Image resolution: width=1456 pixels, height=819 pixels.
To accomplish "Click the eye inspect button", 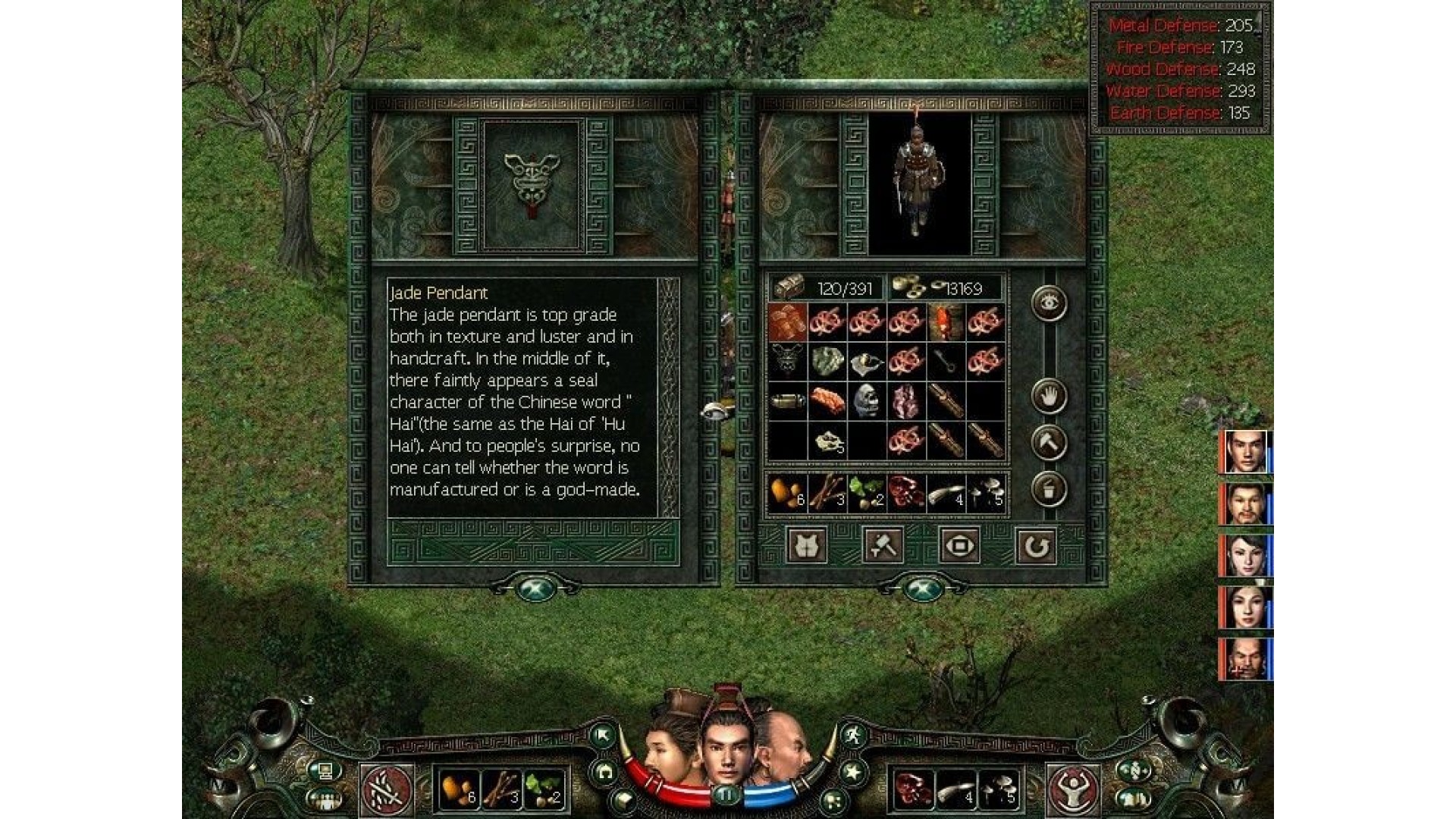I will click(1050, 303).
